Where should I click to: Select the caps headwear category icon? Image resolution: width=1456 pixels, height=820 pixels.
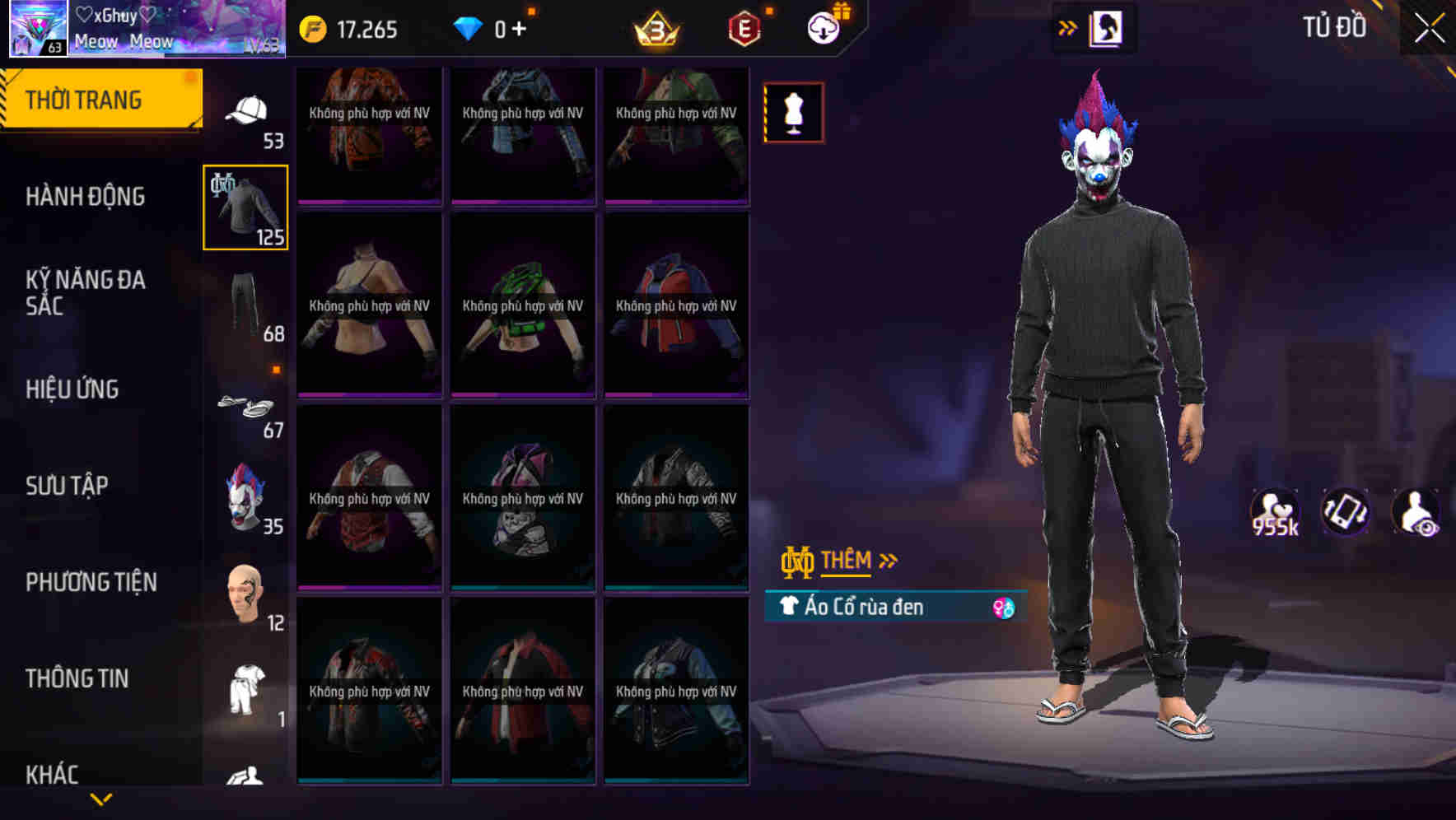point(246,111)
